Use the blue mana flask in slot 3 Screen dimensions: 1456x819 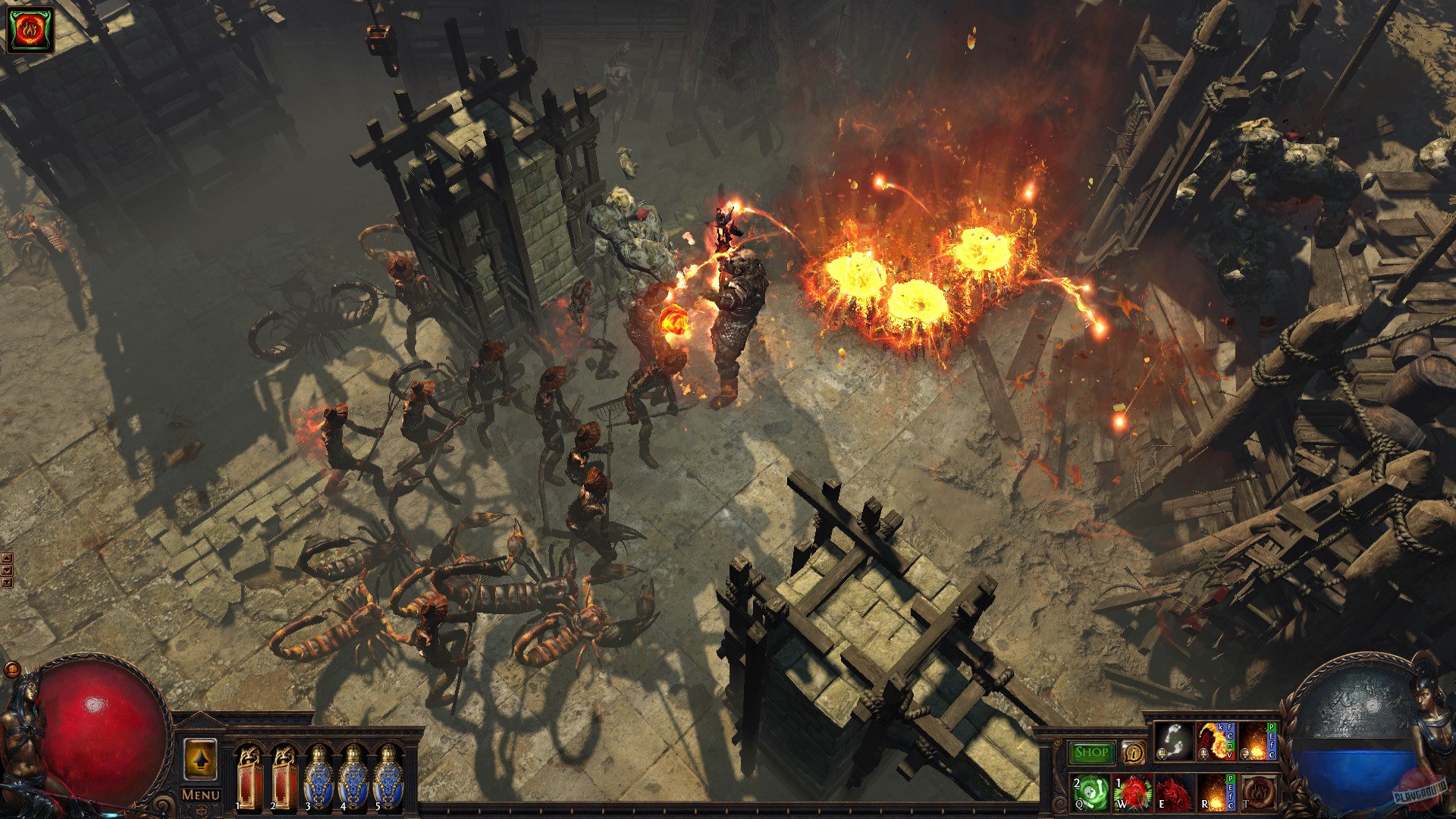click(x=318, y=777)
